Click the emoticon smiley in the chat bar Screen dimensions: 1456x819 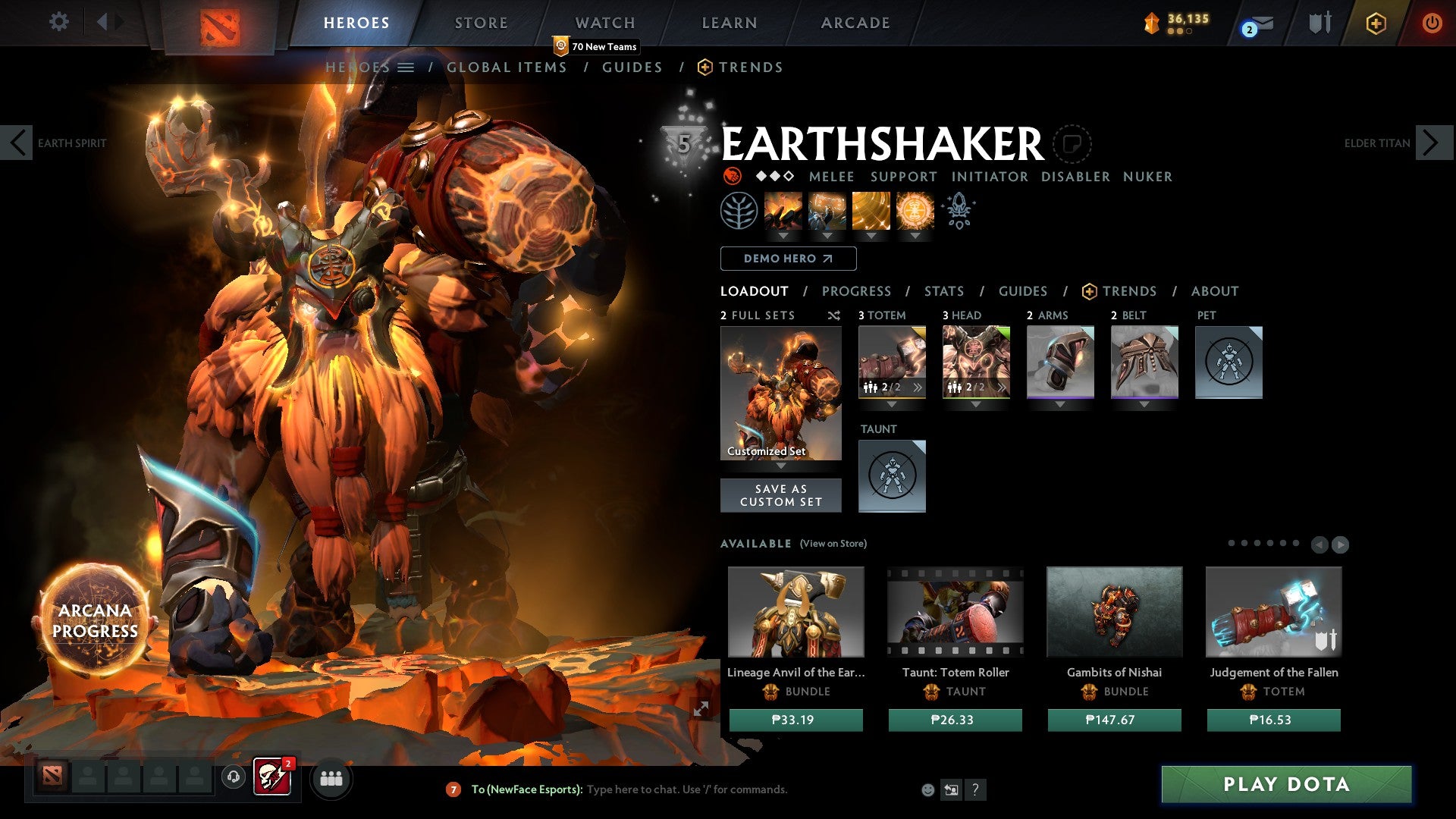[x=928, y=789]
